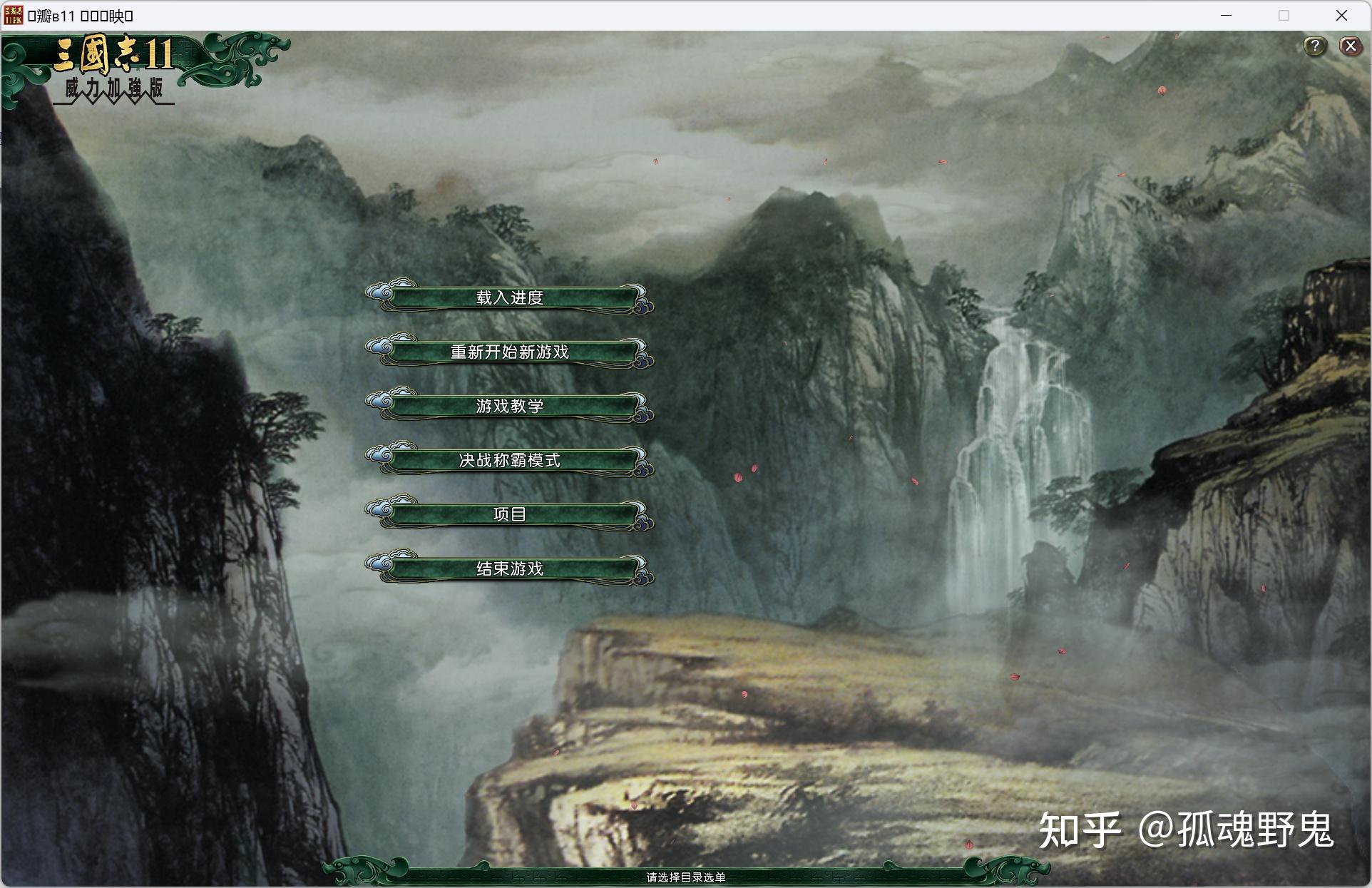1372x888 pixels.
Task: Select 结束游戏 to quit the game
Action: (x=511, y=568)
